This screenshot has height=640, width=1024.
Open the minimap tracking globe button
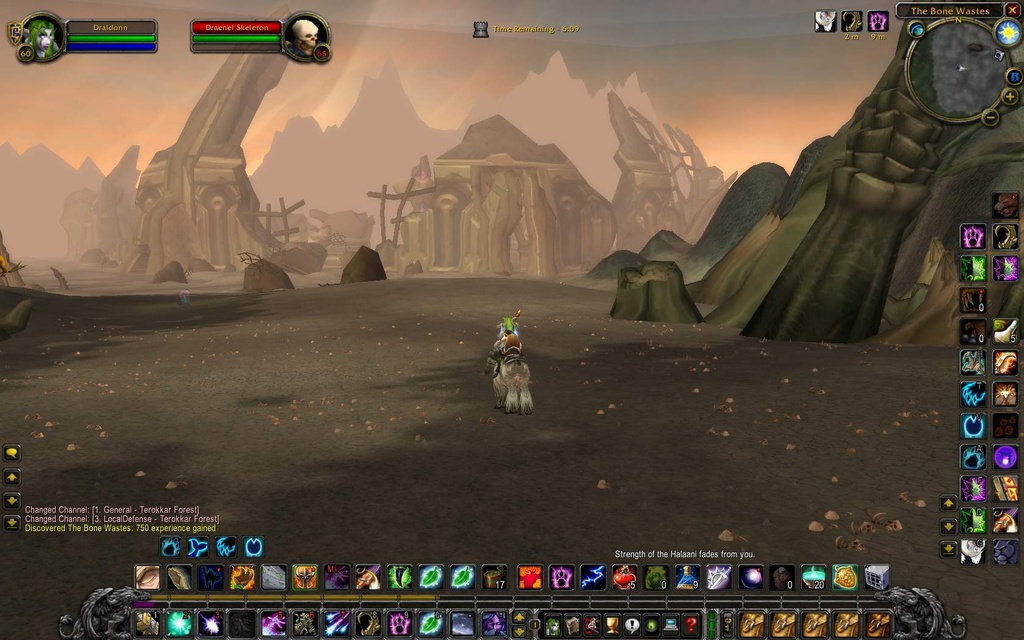click(x=917, y=30)
